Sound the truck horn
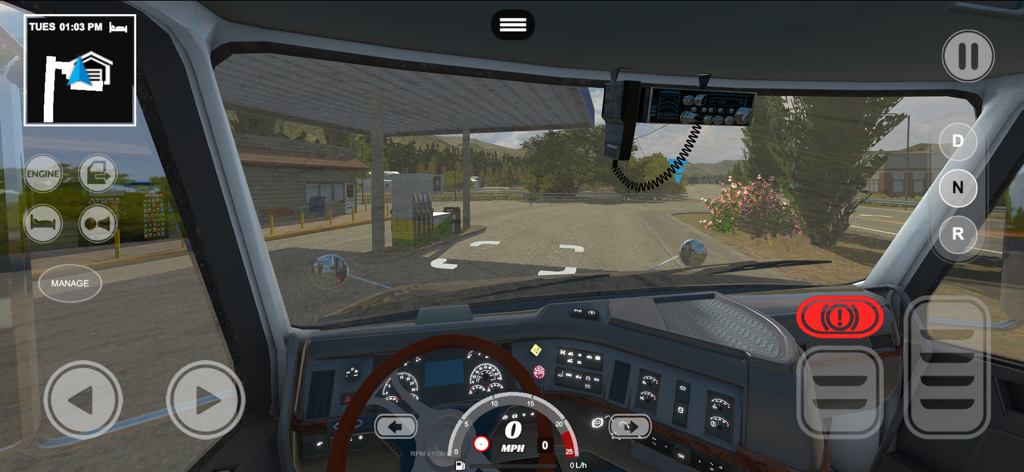This screenshot has width=1024, height=472. [98, 223]
